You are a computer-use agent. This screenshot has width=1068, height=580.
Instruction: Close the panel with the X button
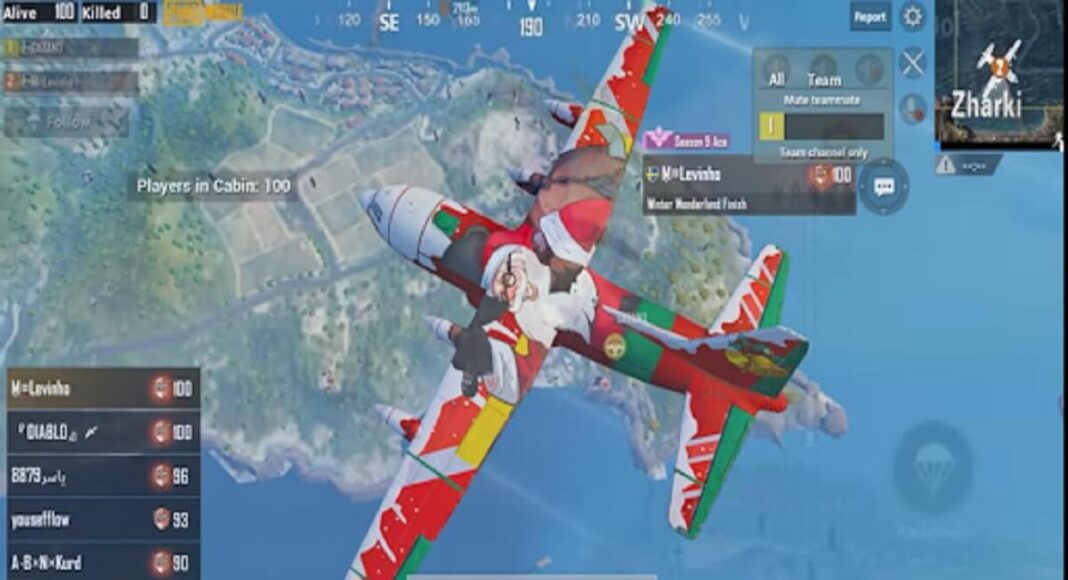point(913,64)
